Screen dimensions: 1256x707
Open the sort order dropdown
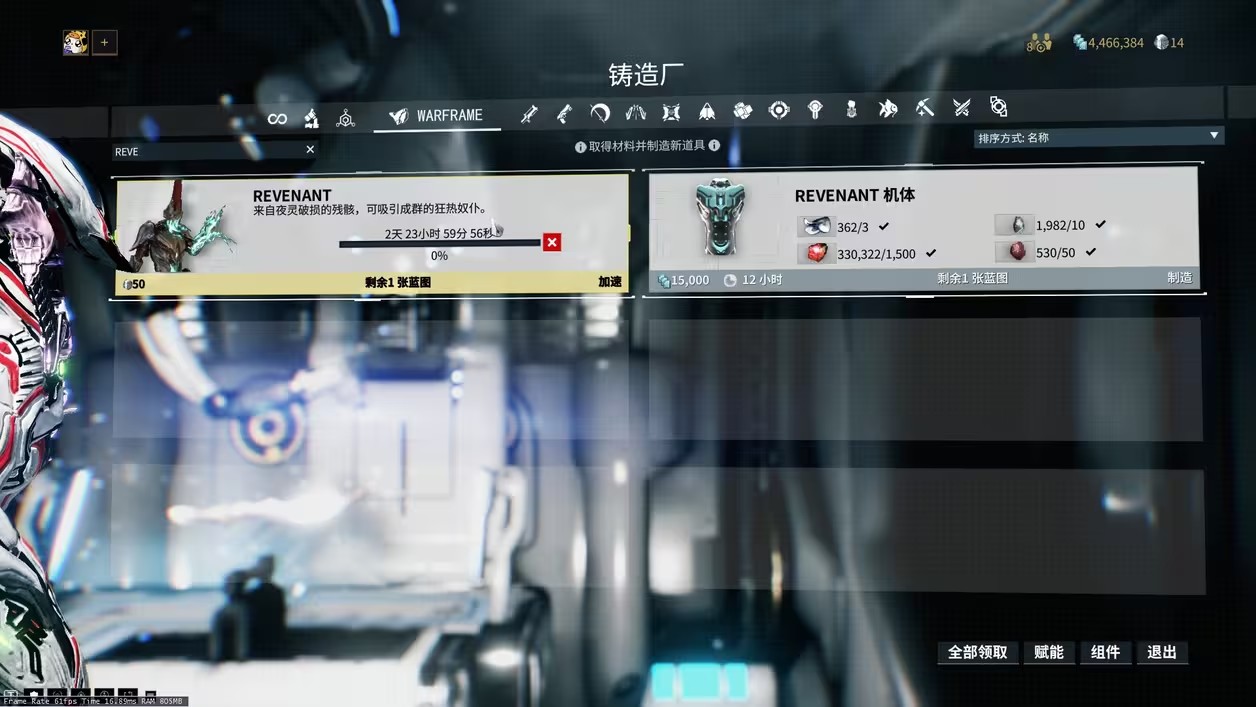(x=1098, y=137)
